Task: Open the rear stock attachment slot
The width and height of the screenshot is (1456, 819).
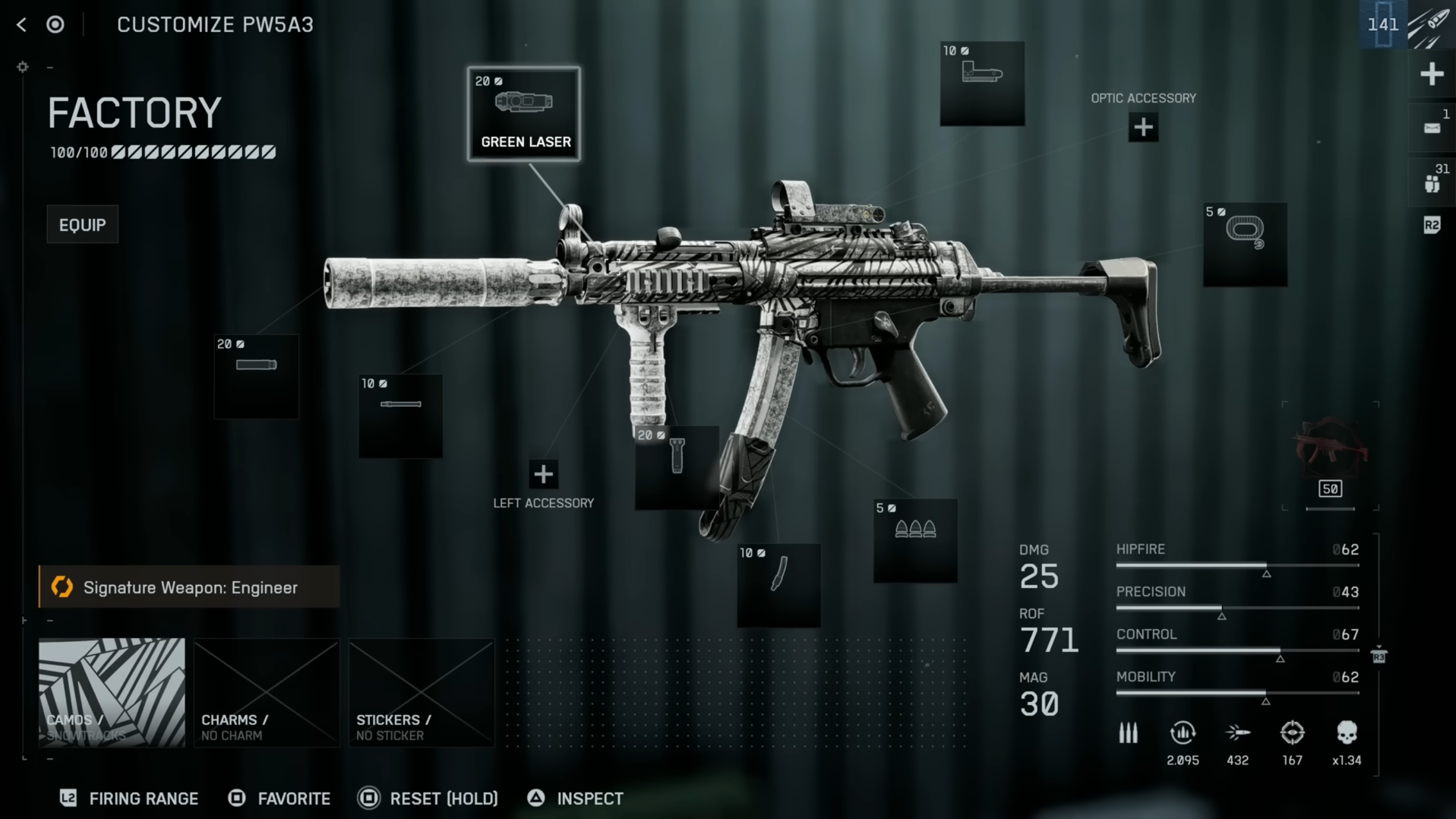Action: [x=1245, y=245]
